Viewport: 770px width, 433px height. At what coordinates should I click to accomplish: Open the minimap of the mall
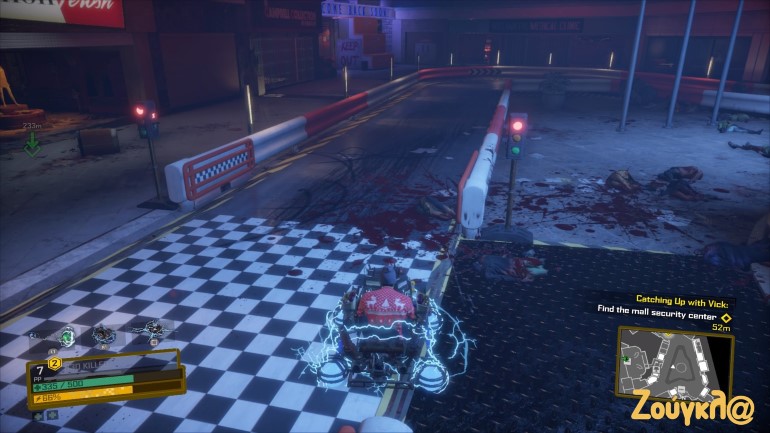point(675,359)
